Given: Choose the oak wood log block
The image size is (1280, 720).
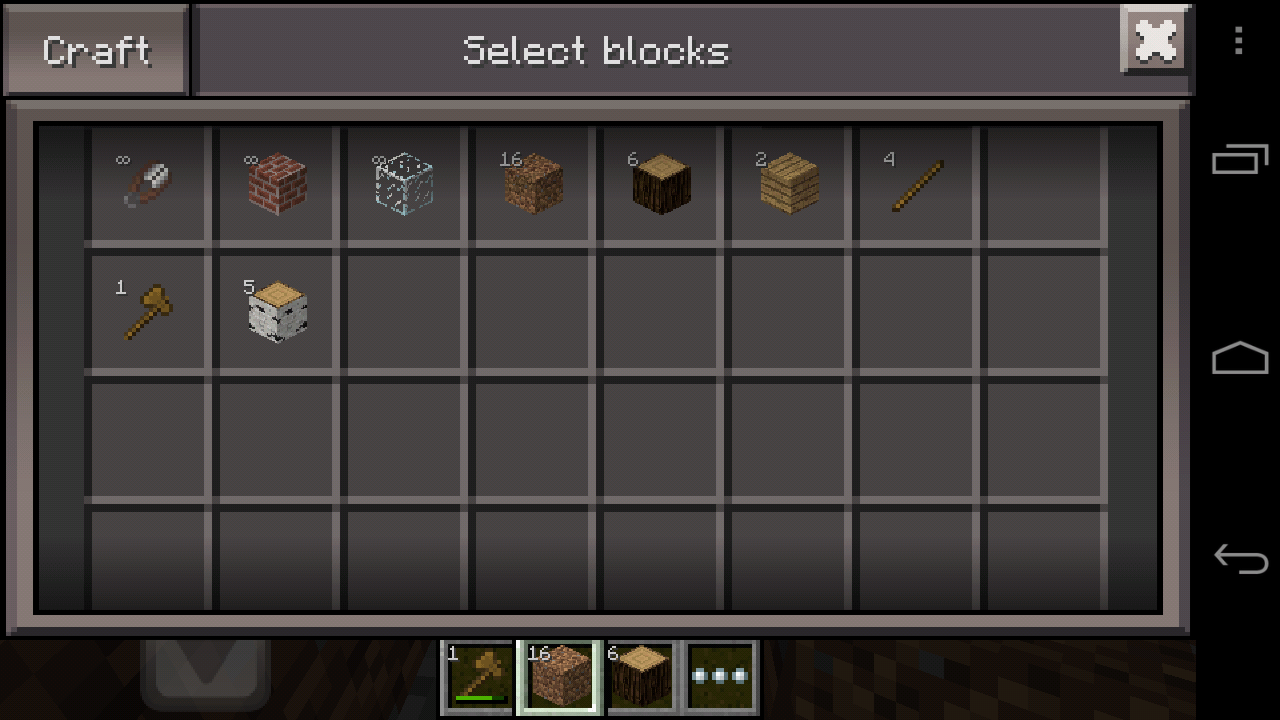Looking at the screenshot, I should point(659,182).
